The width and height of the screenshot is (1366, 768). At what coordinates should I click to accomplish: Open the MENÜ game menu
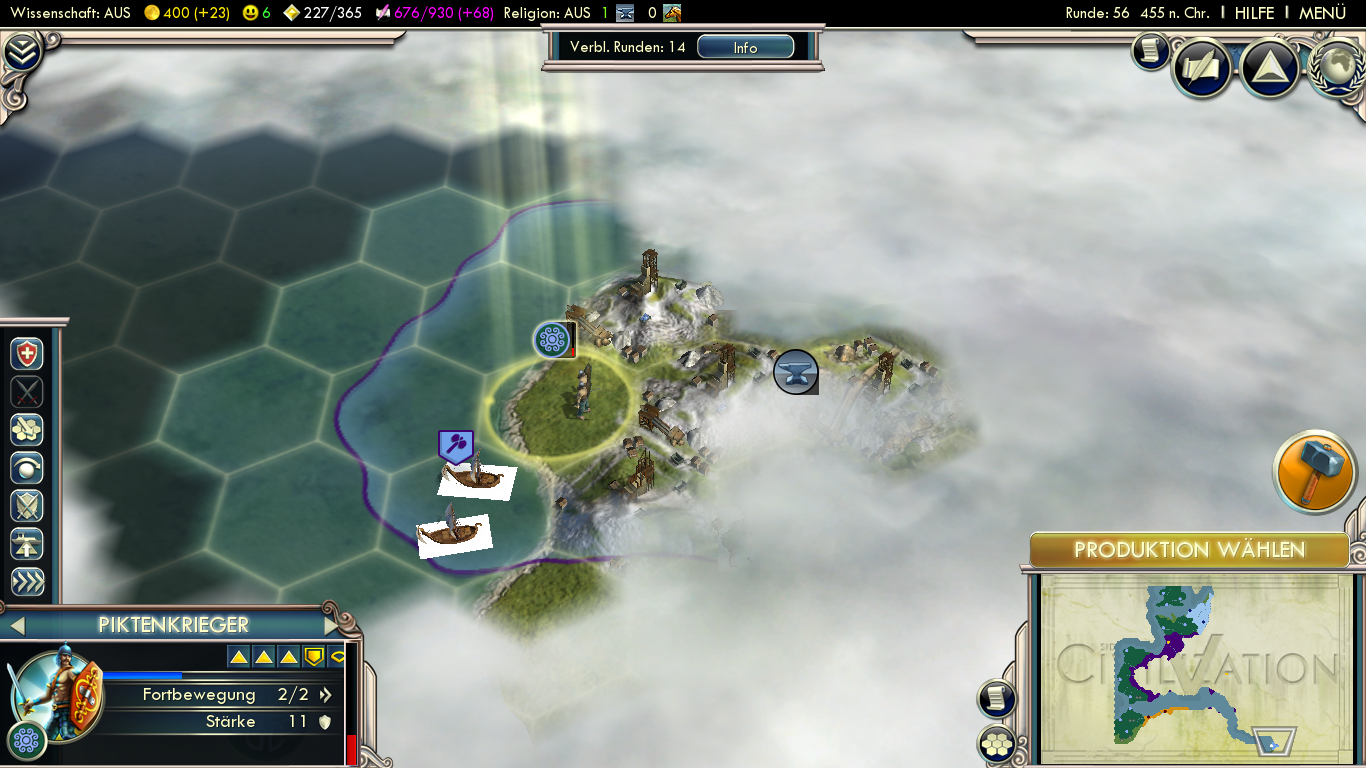[1322, 13]
